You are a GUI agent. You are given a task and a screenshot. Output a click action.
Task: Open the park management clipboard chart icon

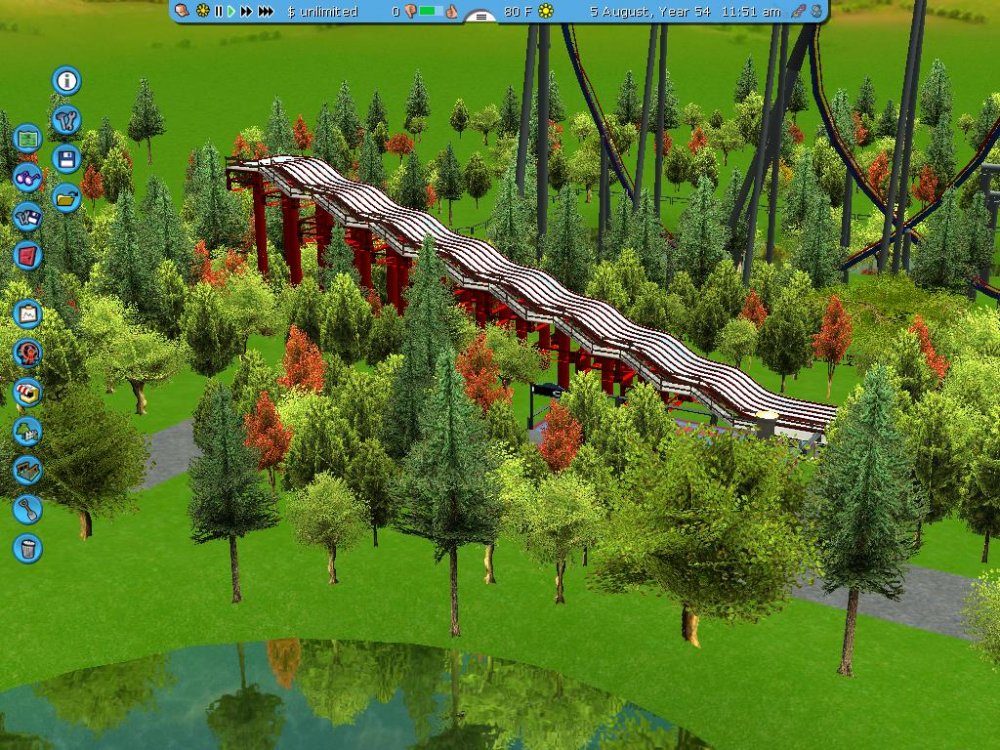point(27,314)
